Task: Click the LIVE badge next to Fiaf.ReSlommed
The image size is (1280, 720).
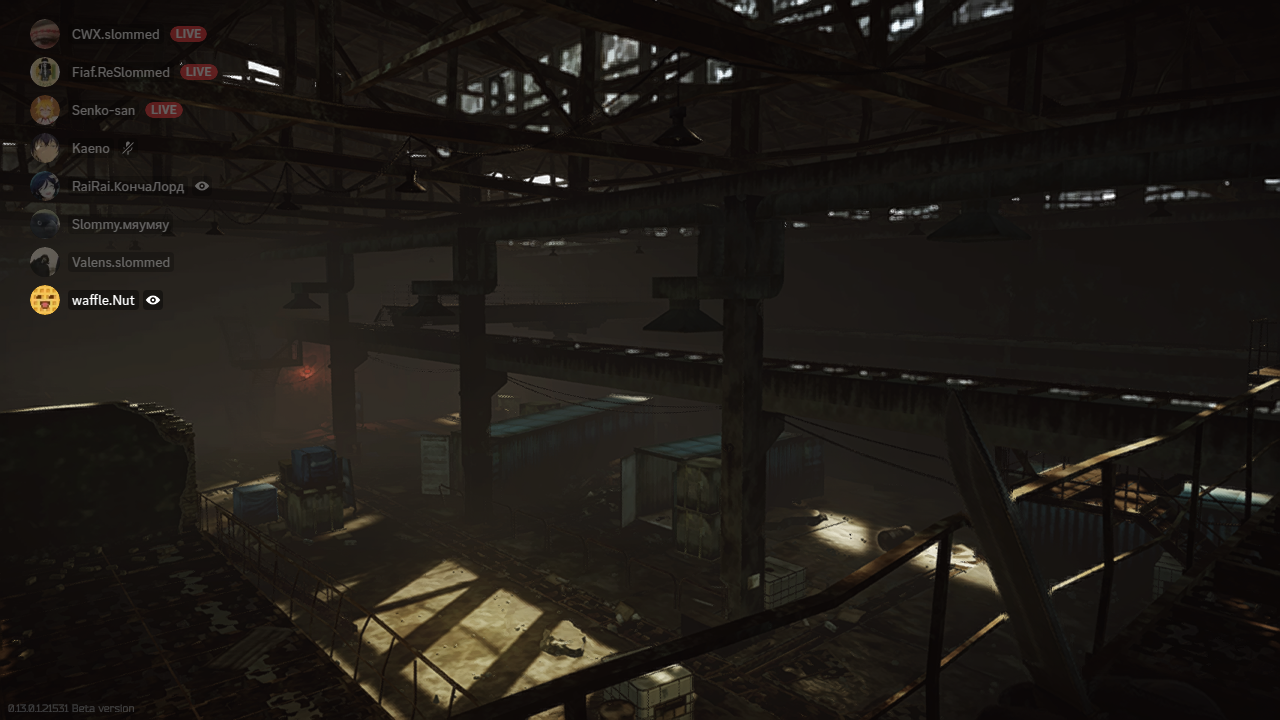Action: (199, 71)
